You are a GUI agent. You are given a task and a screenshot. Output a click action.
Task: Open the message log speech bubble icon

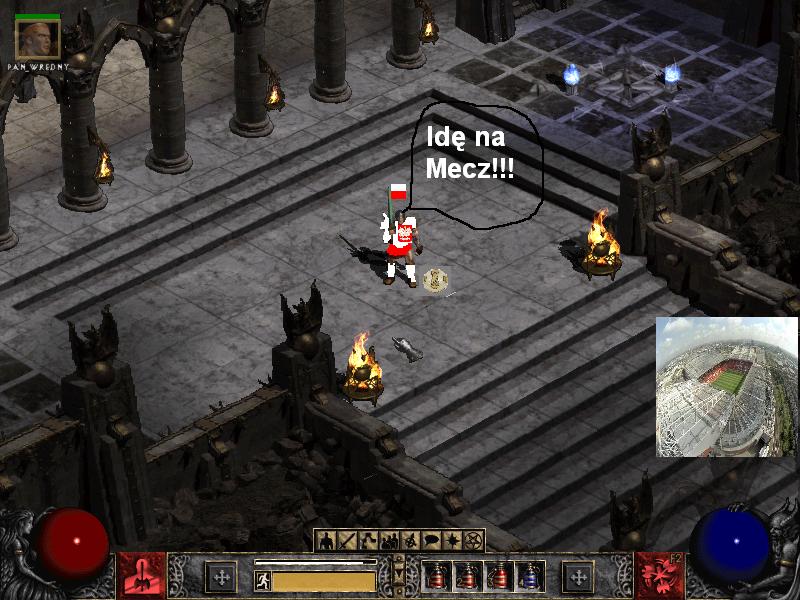(432, 541)
